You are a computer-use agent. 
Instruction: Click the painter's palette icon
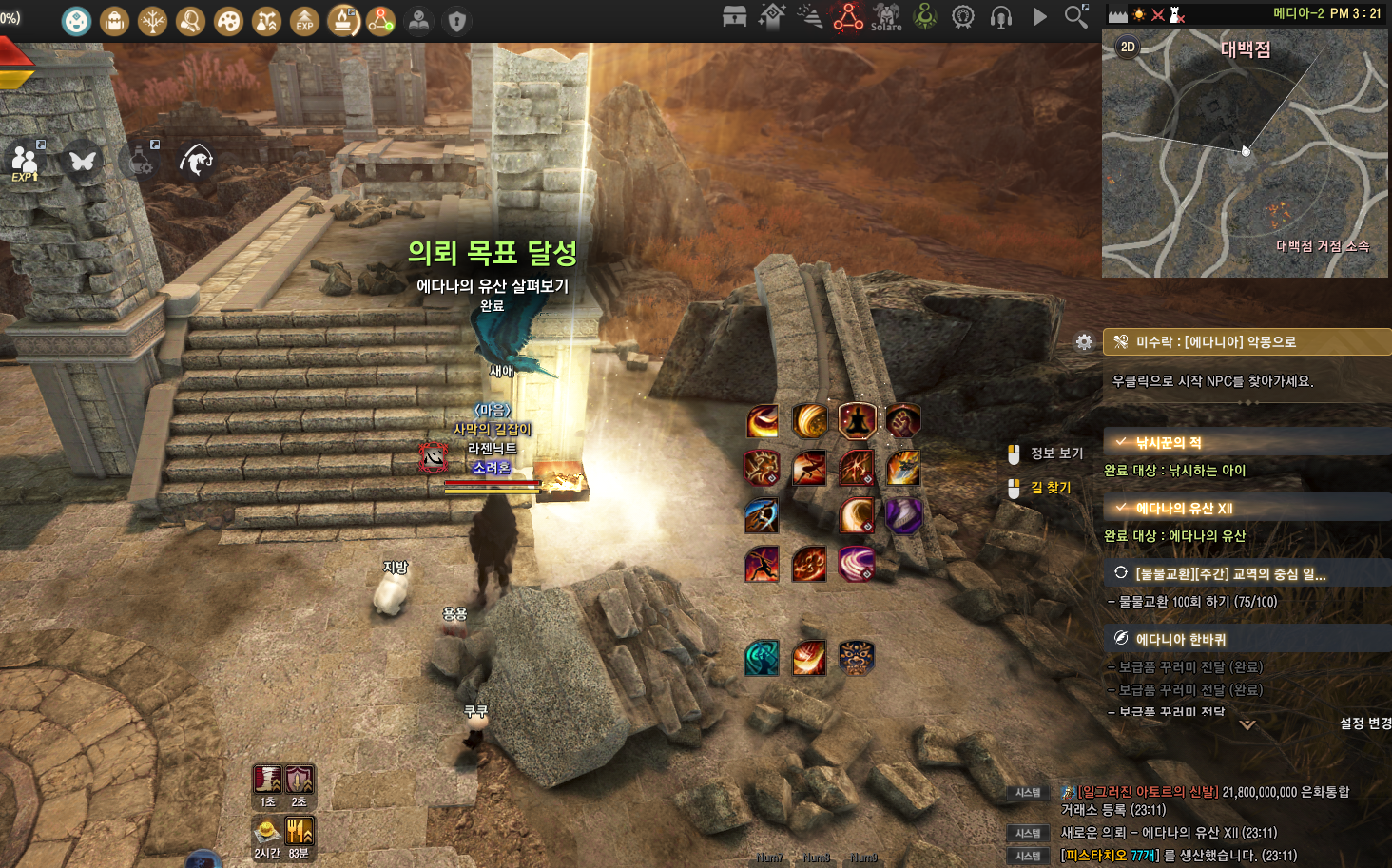coord(228,21)
